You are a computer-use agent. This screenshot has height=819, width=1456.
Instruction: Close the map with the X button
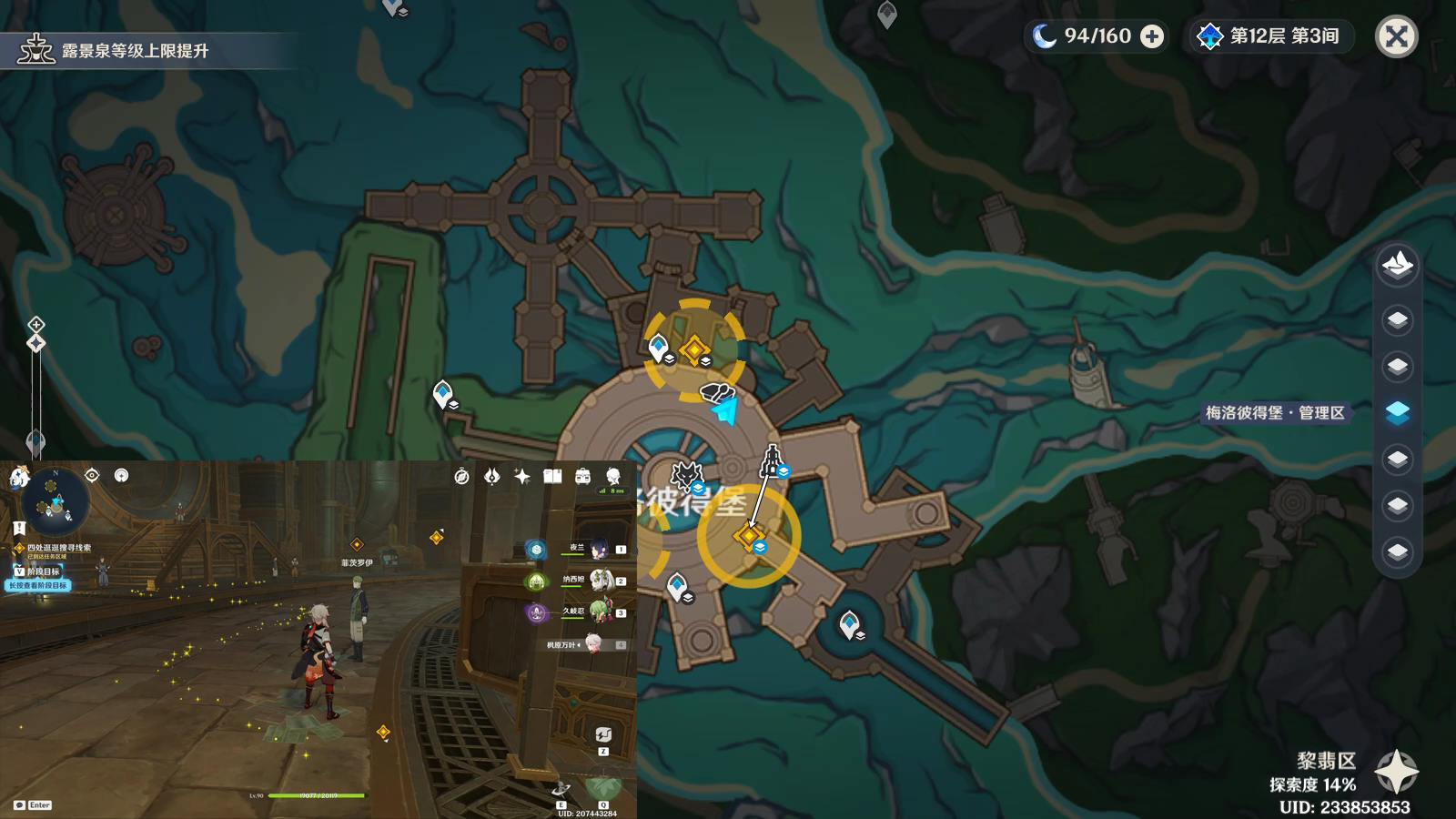click(x=1396, y=37)
